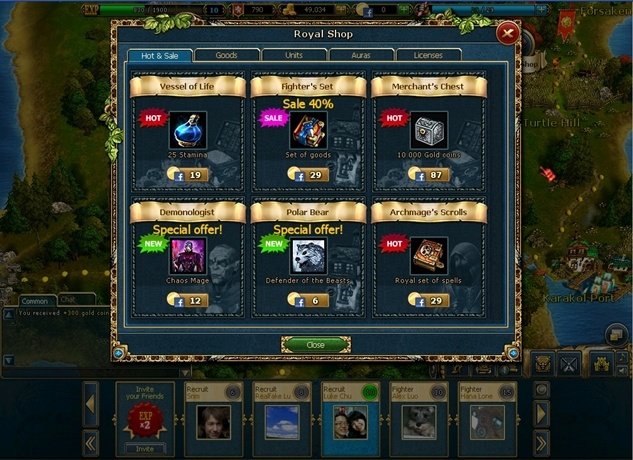The height and width of the screenshot is (460, 633).
Task: Show the Auras tab
Action: pos(360,55)
